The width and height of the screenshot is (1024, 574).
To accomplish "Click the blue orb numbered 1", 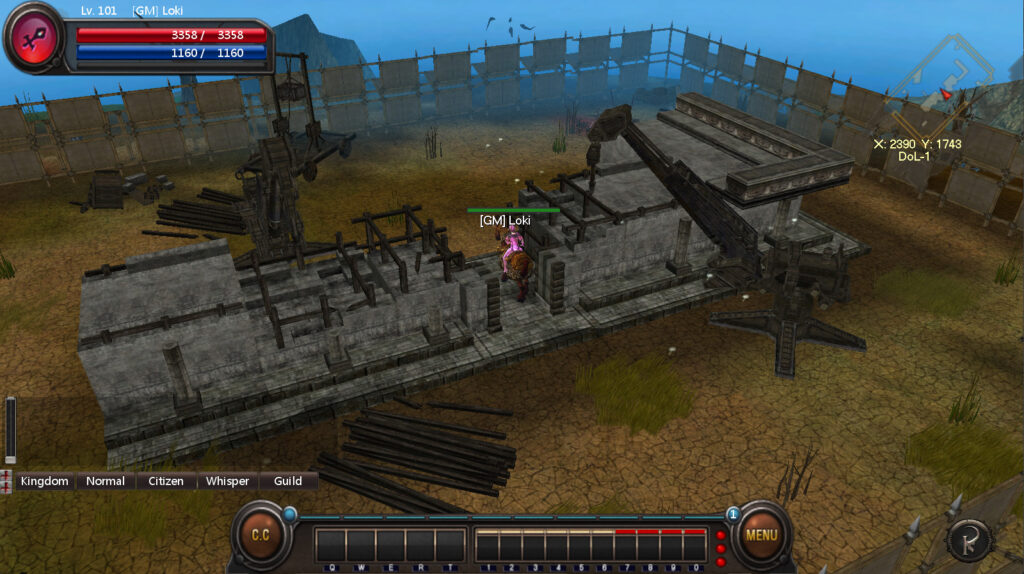I will tap(733, 514).
